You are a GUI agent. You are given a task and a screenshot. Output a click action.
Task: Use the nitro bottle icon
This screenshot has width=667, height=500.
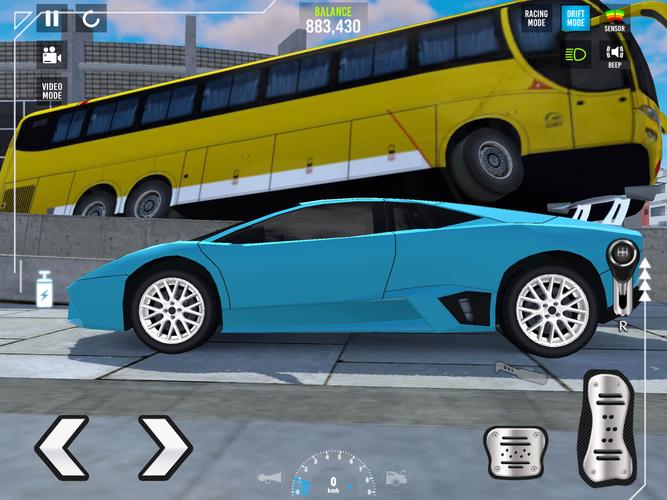point(45,289)
